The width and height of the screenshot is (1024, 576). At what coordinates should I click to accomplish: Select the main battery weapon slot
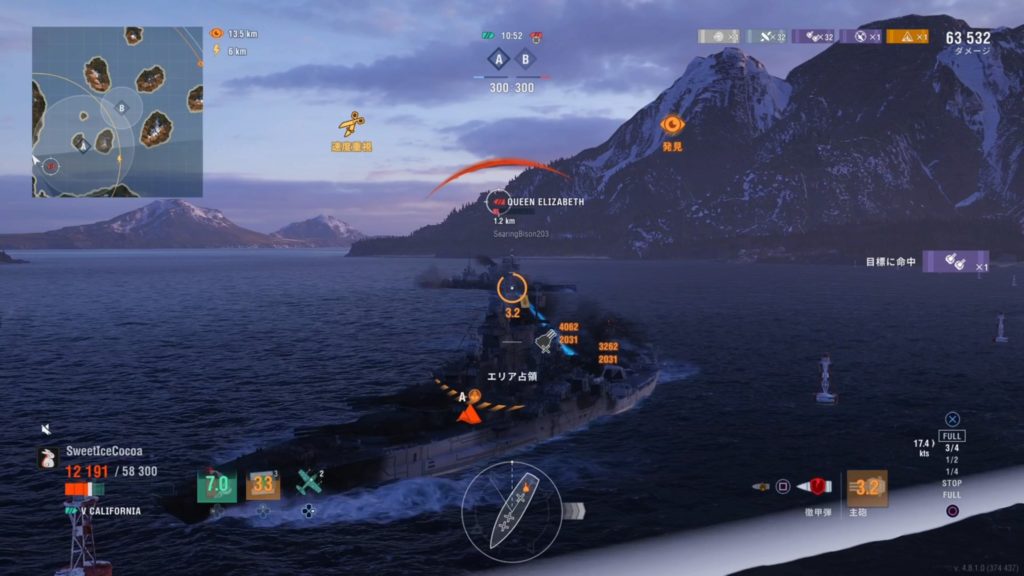coord(866,488)
